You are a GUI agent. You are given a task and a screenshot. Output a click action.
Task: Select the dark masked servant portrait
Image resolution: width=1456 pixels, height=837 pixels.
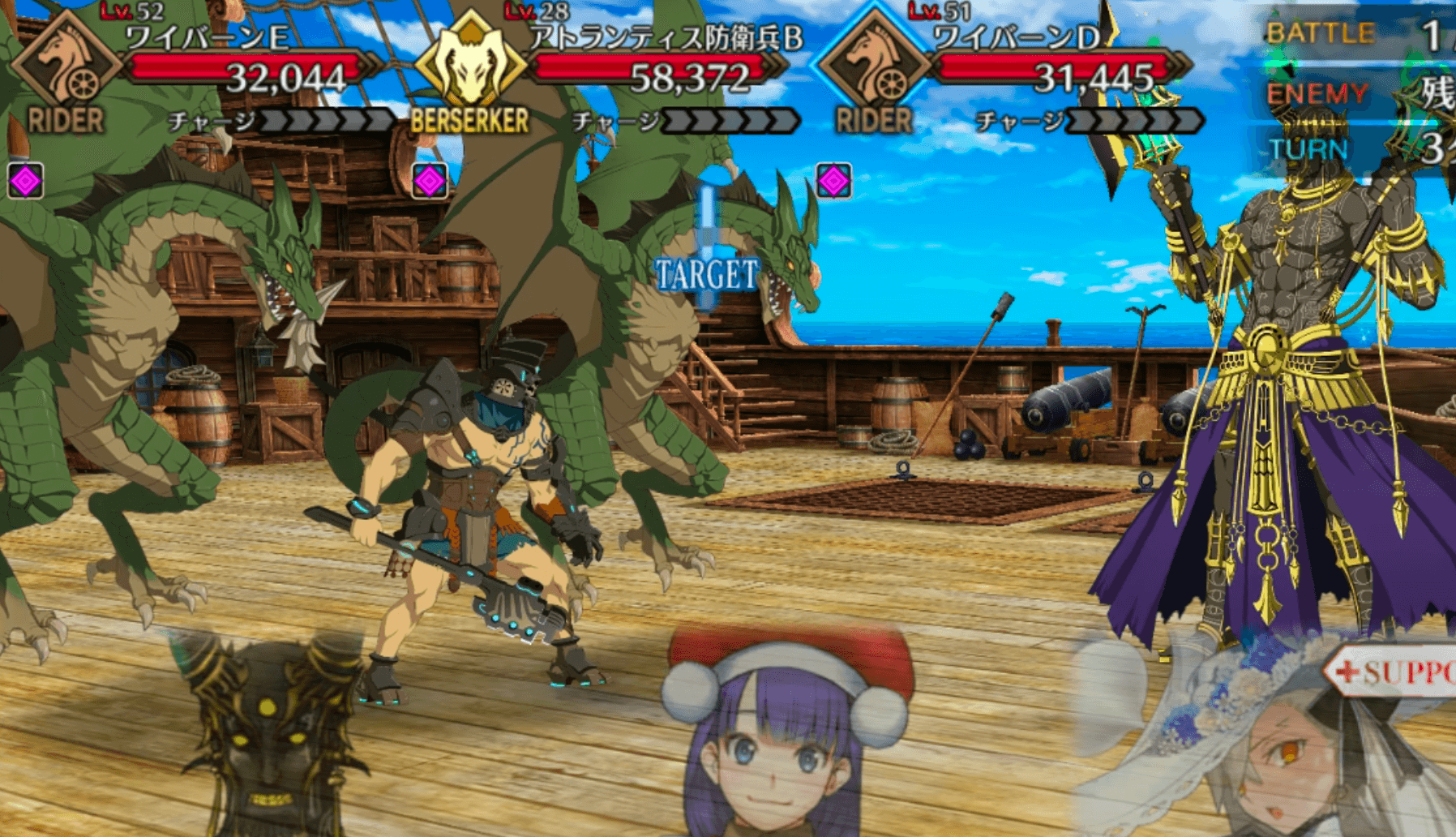[x=268, y=738]
